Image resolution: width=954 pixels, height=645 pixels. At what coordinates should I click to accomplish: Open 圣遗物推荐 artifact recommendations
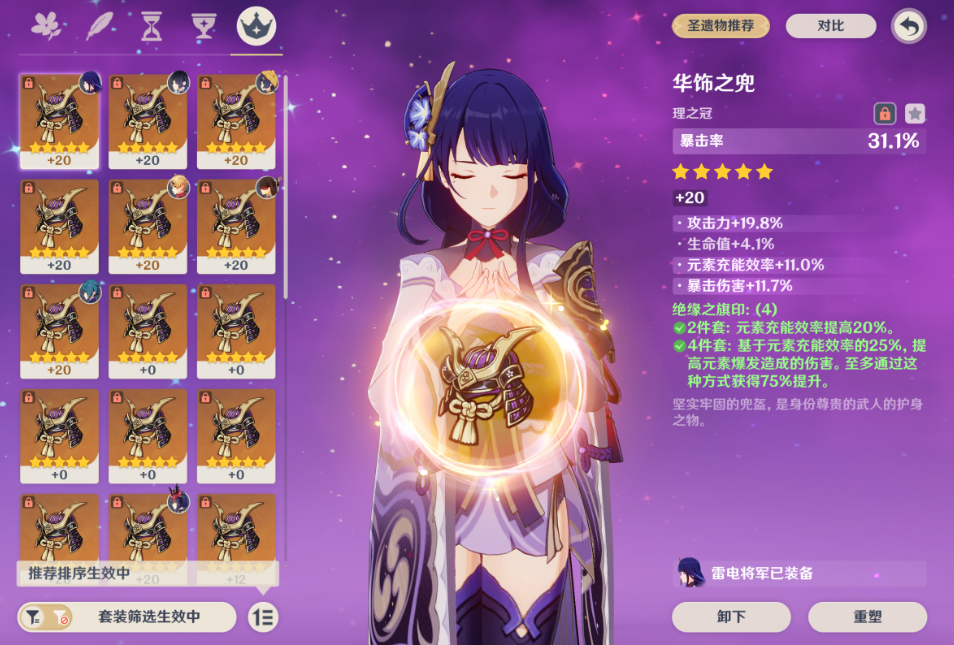(720, 26)
